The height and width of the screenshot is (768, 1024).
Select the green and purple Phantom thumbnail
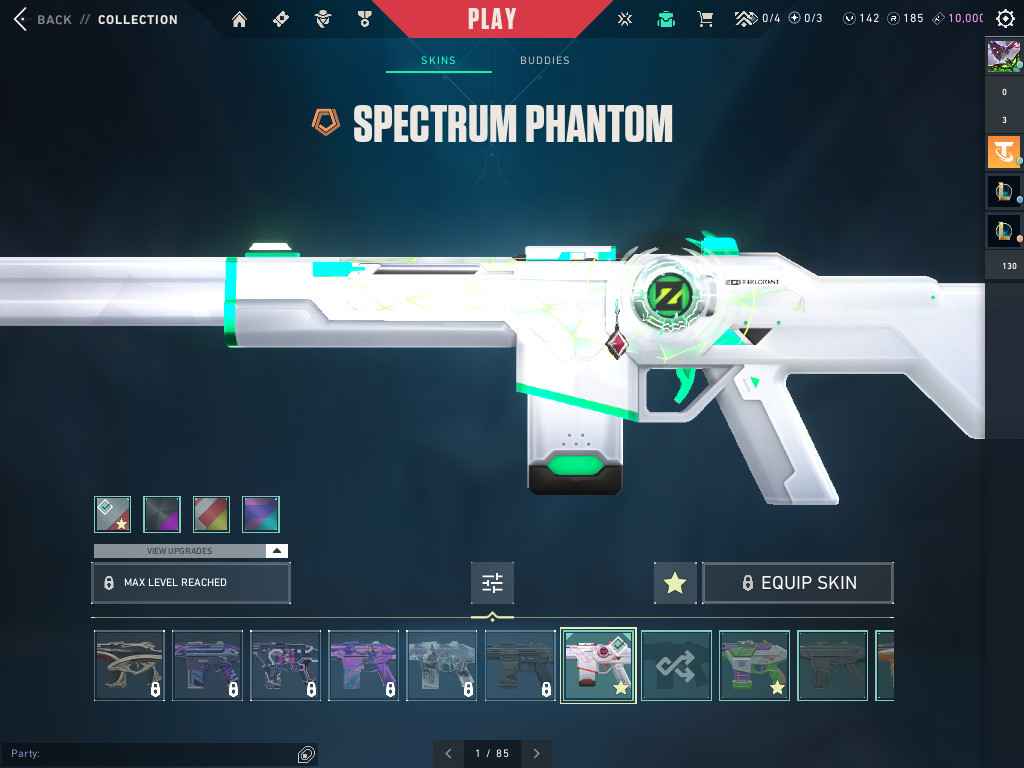pyautogui.click(x=754, y=665)
